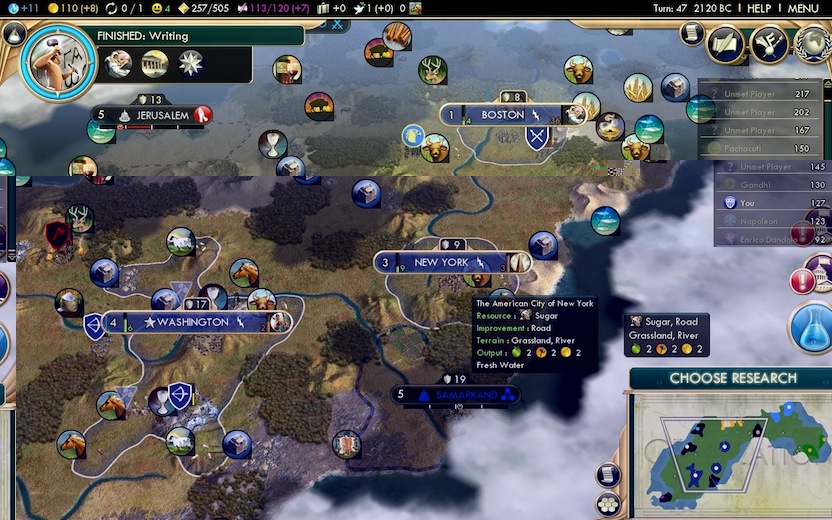Click the gold treasury readout in top bar
The width and height of the screenshot is (832, 520).
click(x=68, y=8)
